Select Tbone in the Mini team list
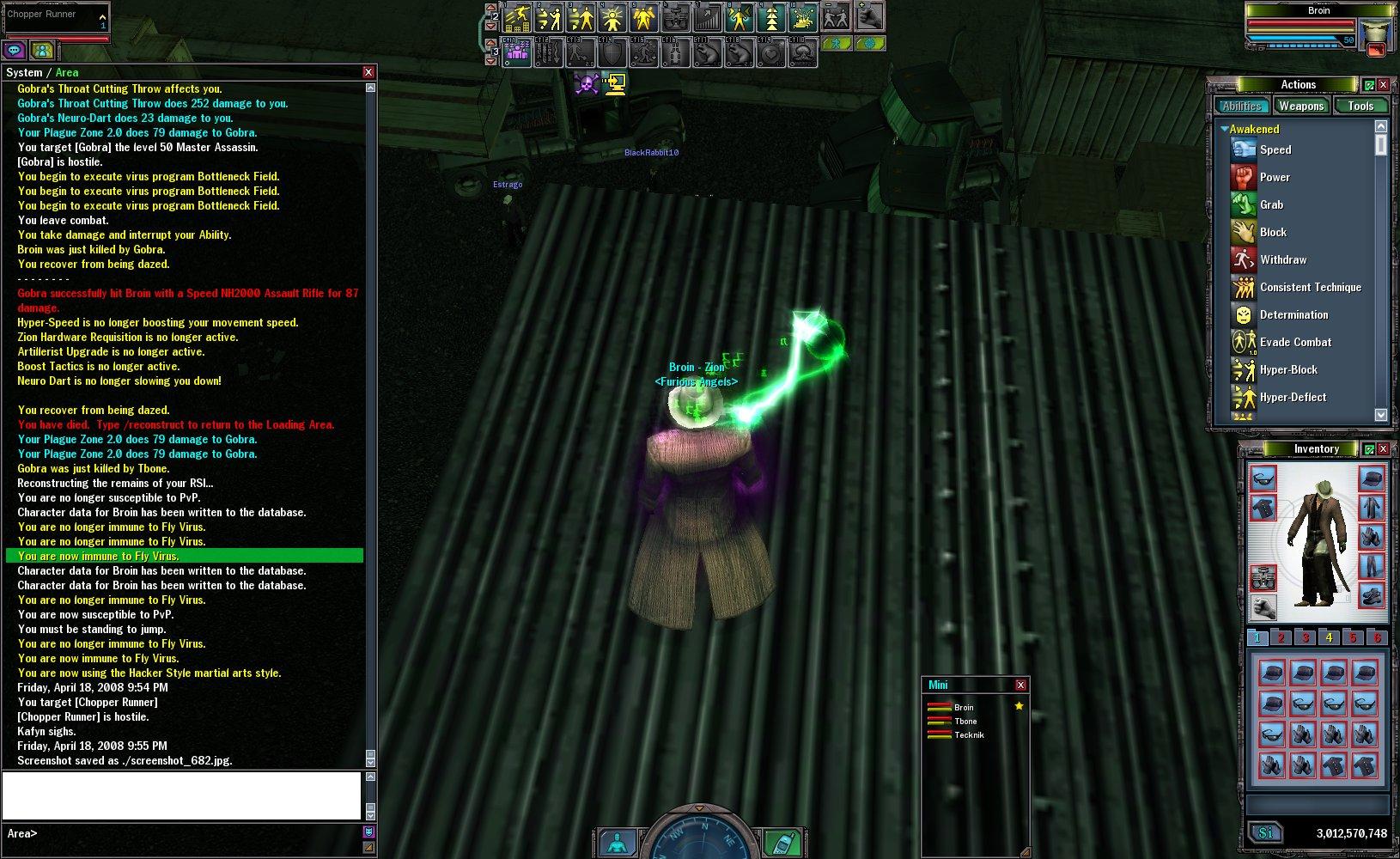 965,722
